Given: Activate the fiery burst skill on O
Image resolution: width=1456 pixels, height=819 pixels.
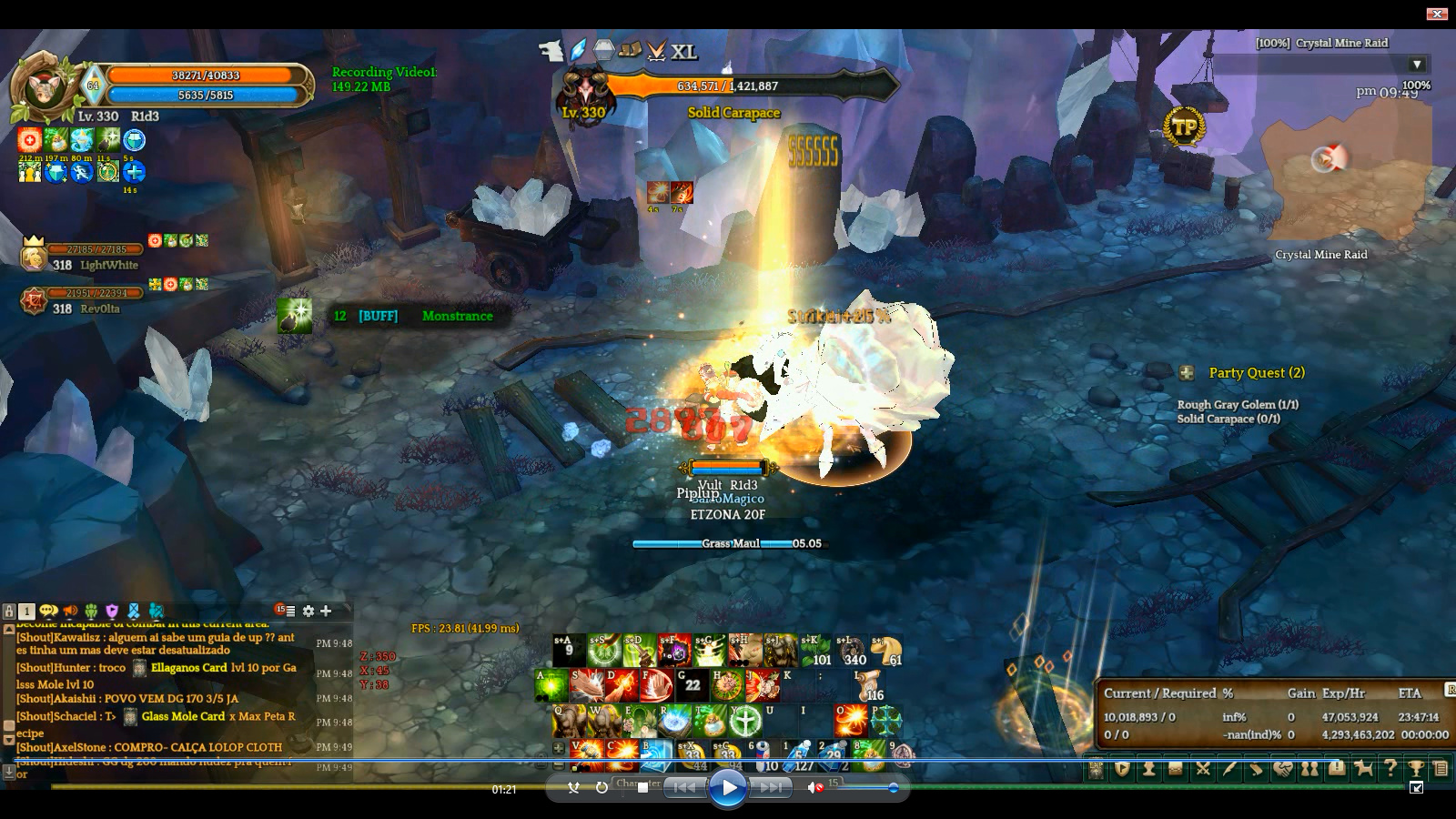Looking at the screenshot, I should coord(850,720).
